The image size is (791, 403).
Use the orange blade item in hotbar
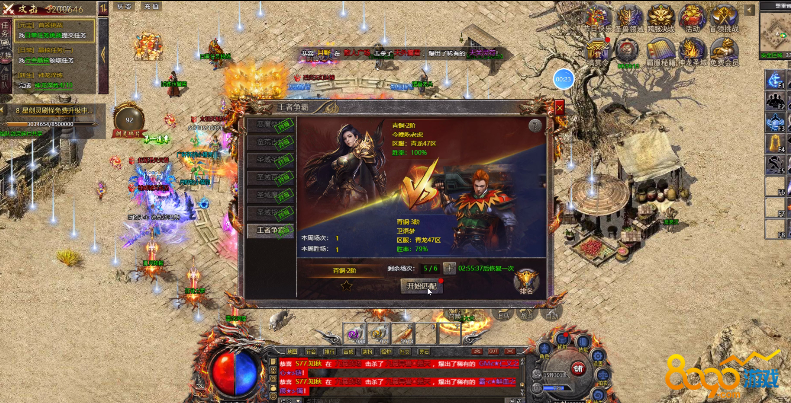[403, 335]
